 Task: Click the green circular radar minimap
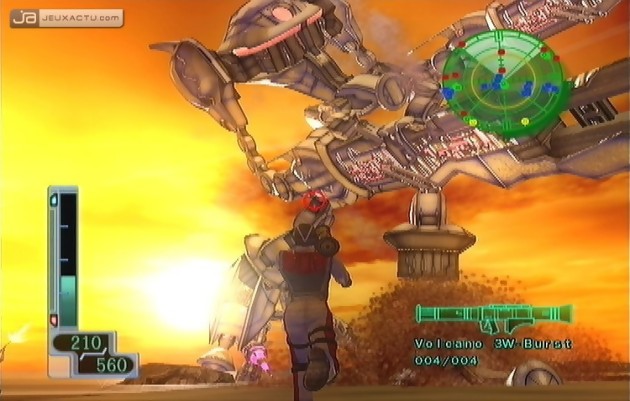(x=503, y=82)
